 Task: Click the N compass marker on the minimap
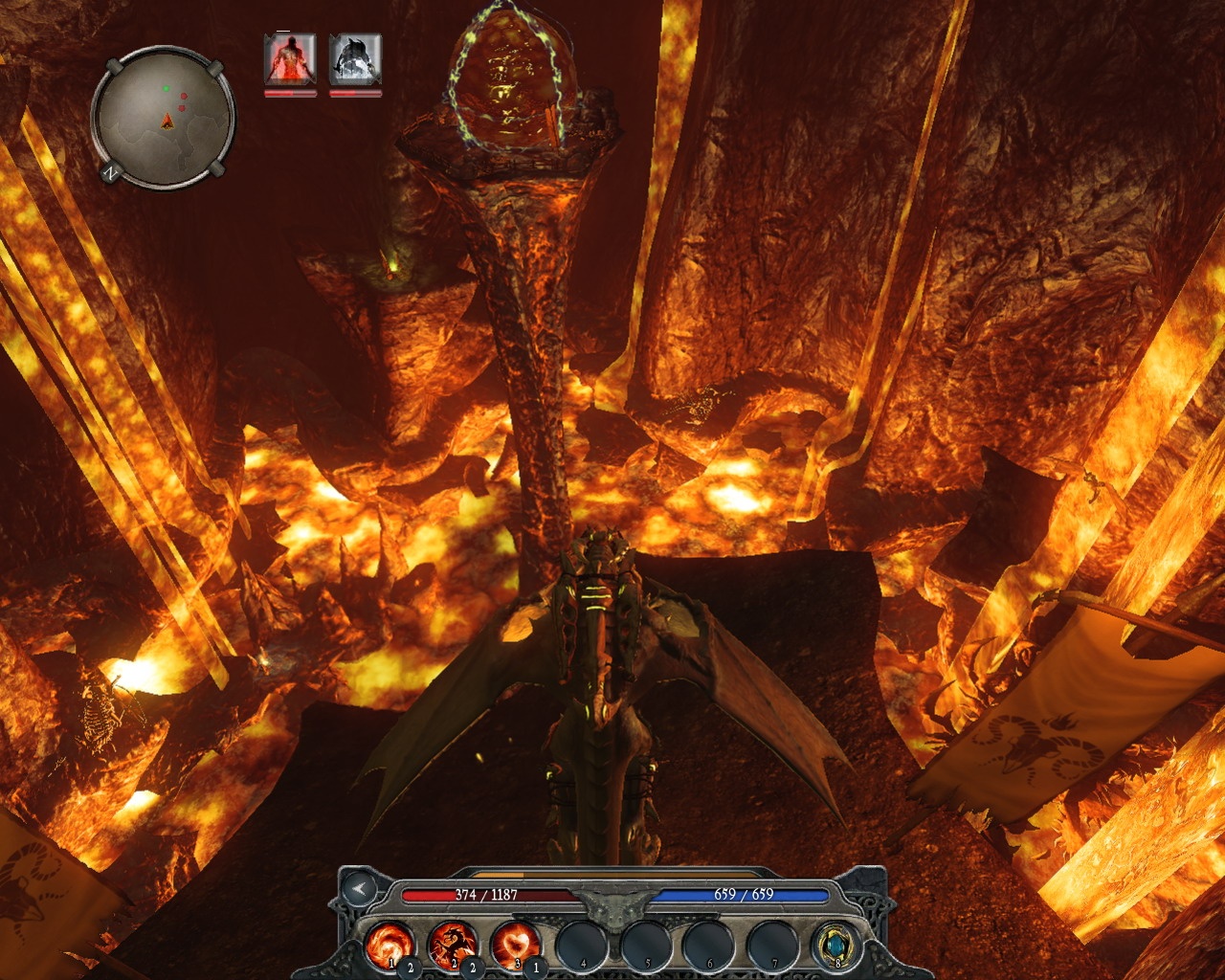[111, 174]
